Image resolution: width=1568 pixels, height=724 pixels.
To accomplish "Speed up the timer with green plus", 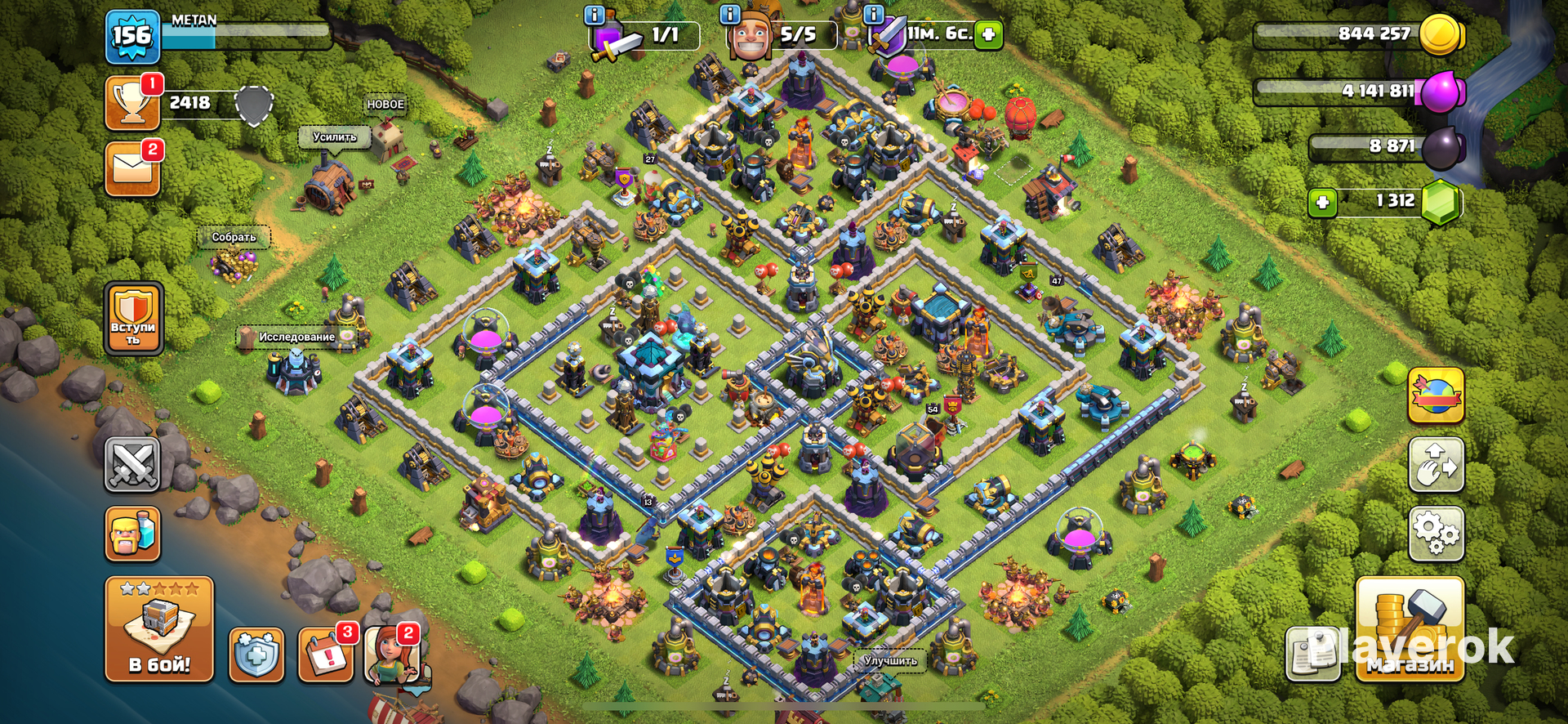I will [x=989, y=34].
